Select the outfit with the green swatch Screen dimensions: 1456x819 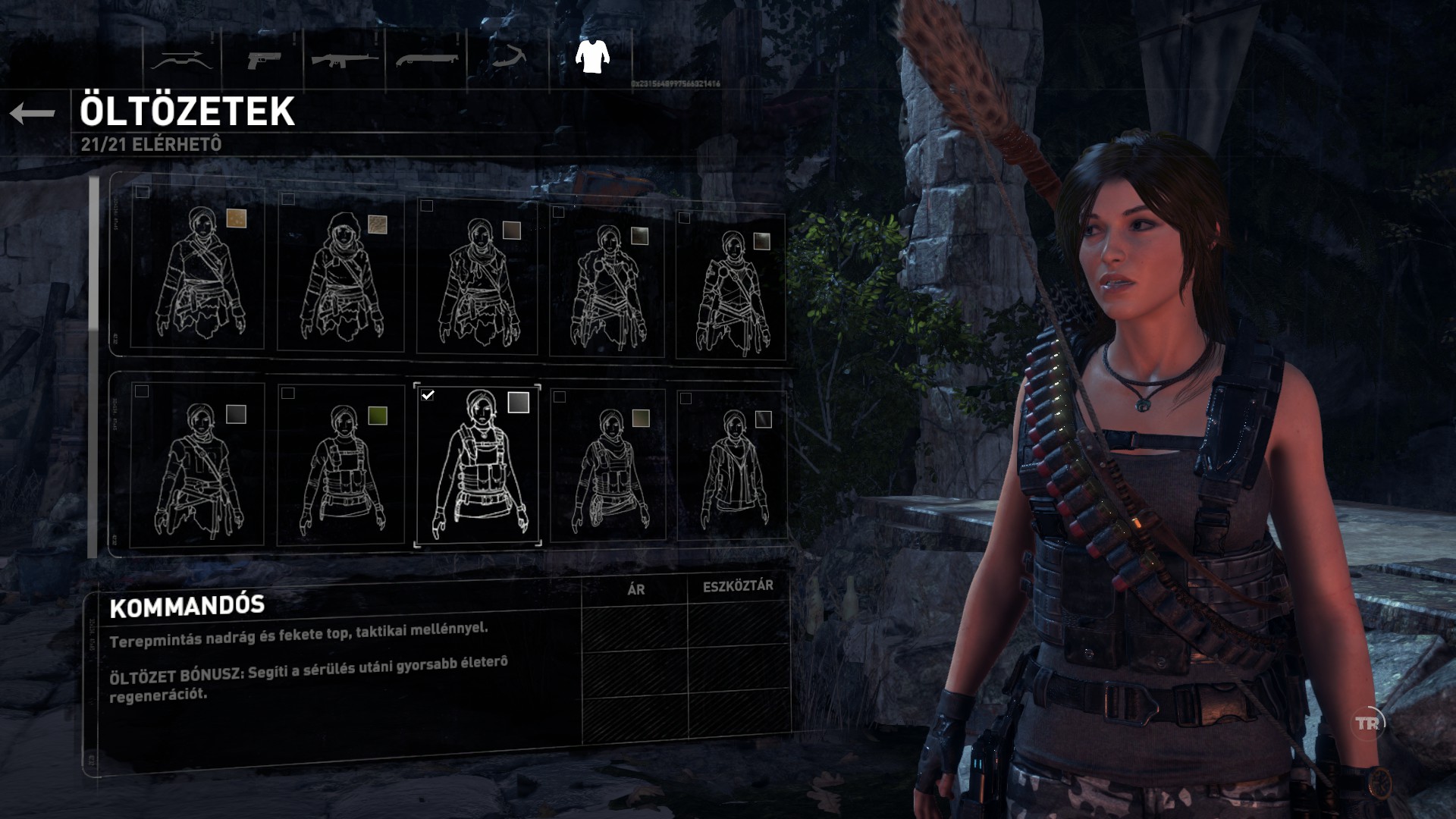pyautogui.click(x=341, y=466)
